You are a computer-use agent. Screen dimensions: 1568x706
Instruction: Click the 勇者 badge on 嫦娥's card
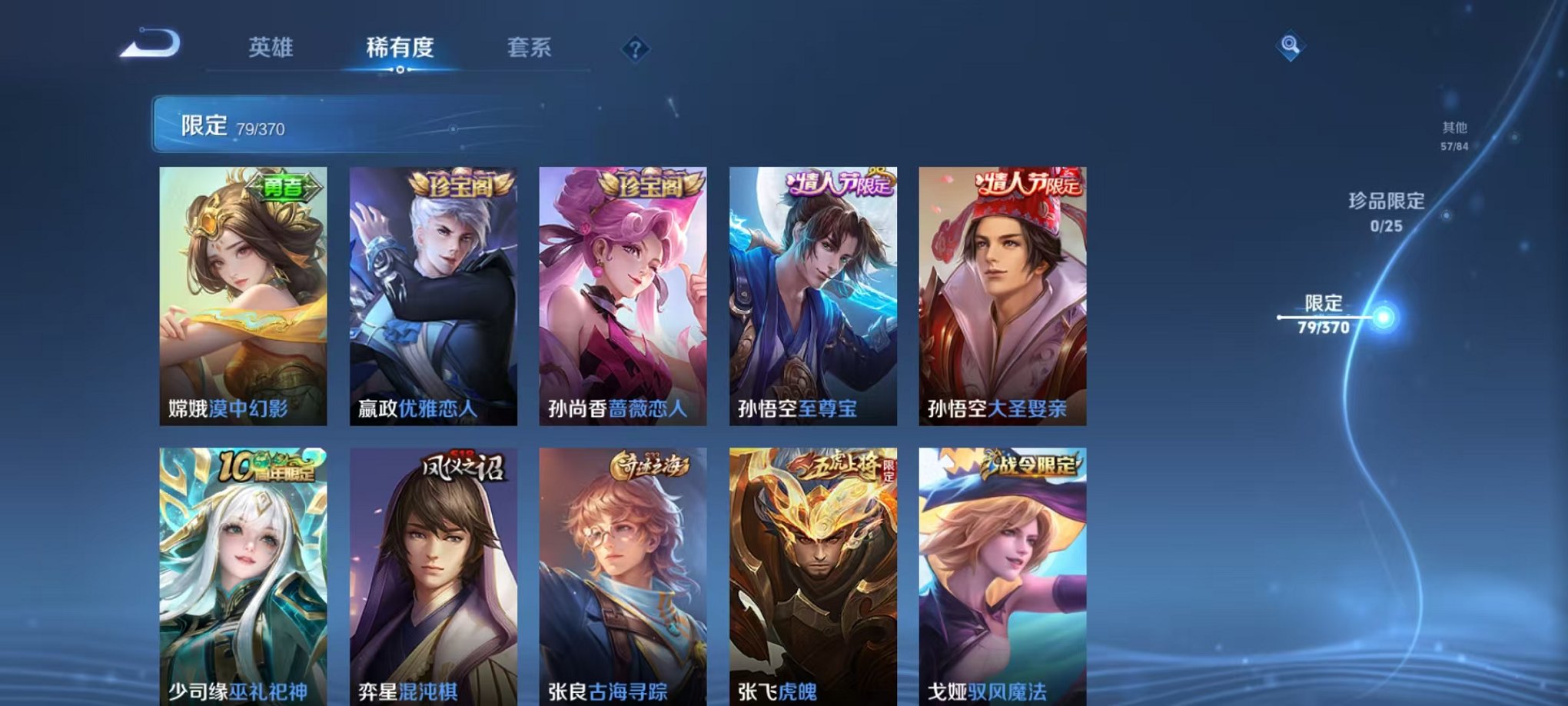pyautogui.click(x=284, y=185)
